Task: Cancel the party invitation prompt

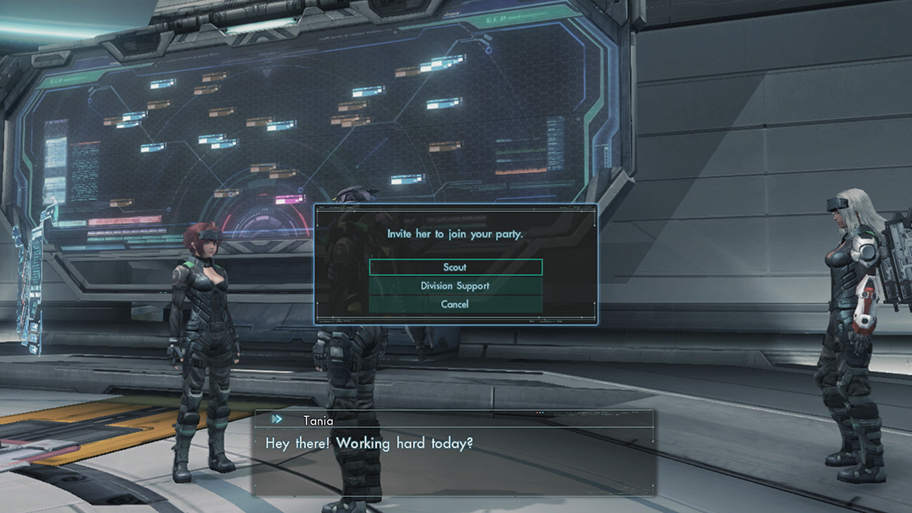Action: pos(455,304)
